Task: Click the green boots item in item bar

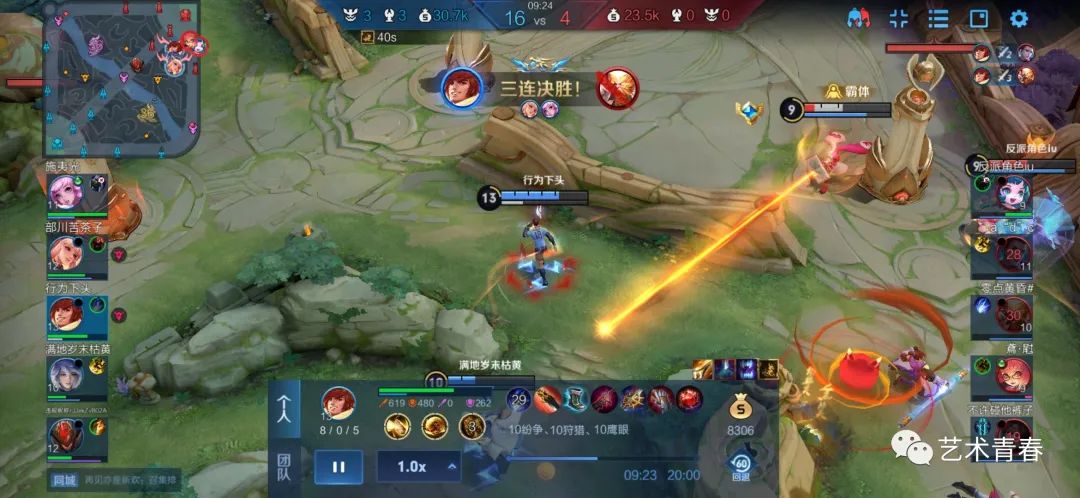Action: [575, 400]
